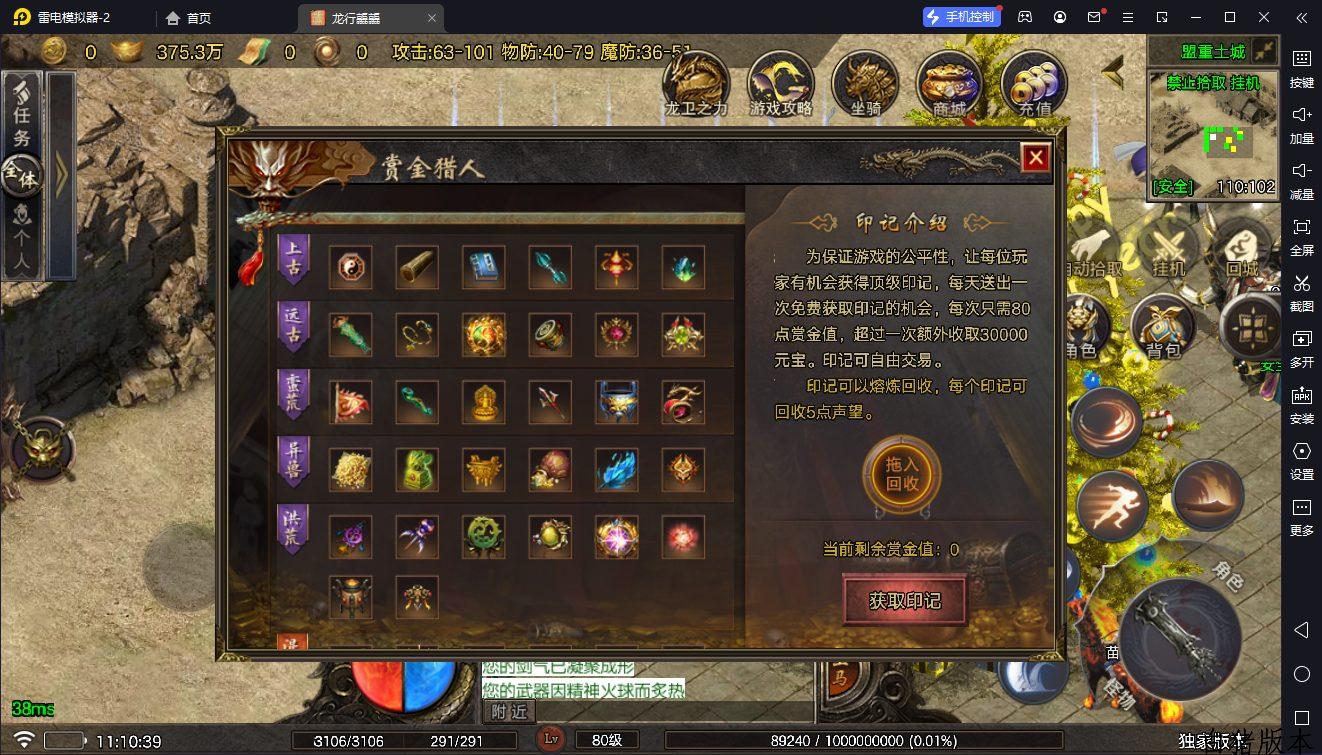Switch to the 附近 nearby chat channel
This screenshot has height=755, width=1322.
(509, 711)
